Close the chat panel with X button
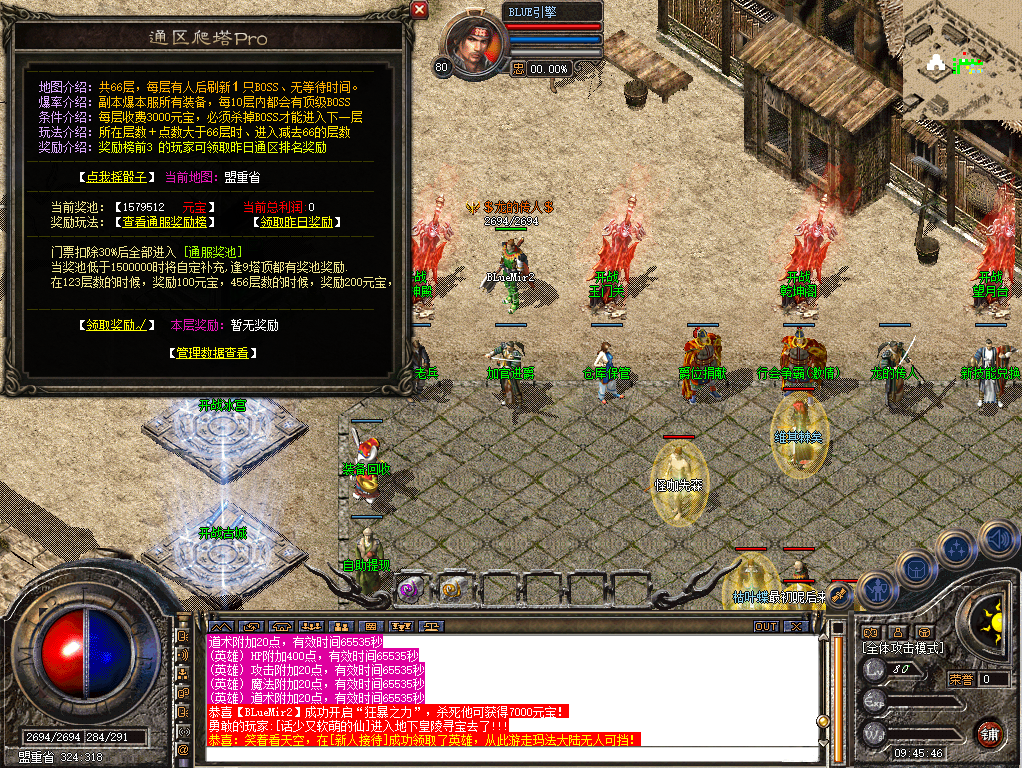Viewport: 1022px width, 768px height. pyautogui.click(x=795, y=627)
